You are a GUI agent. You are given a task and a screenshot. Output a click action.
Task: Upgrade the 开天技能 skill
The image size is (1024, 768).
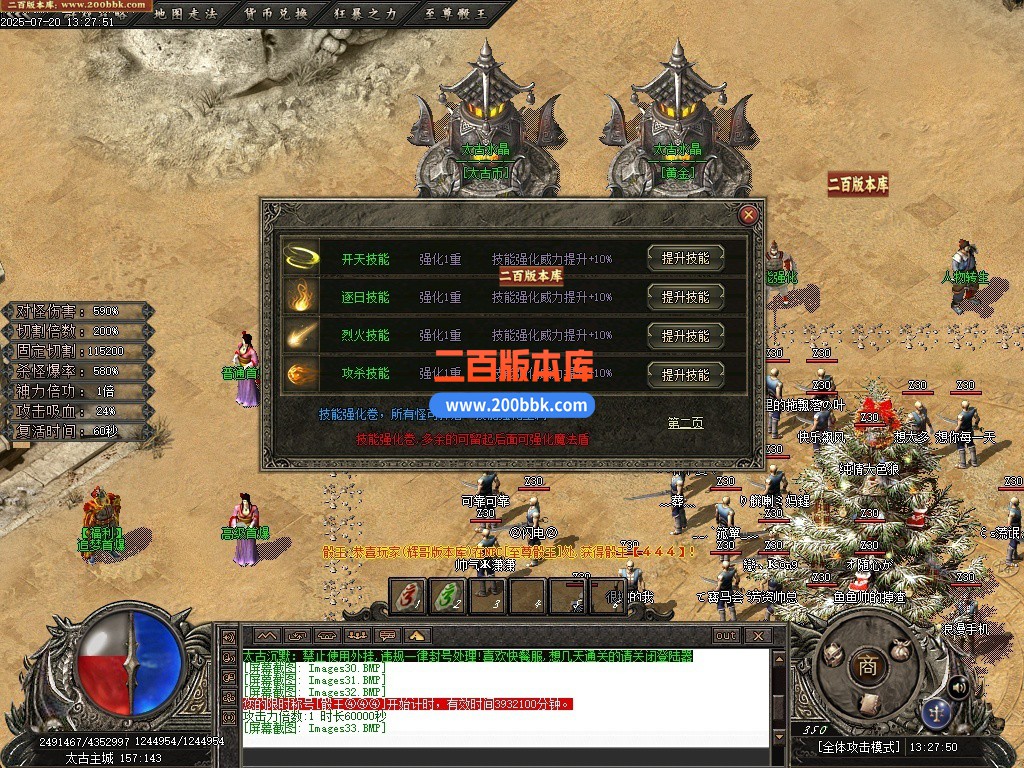click(685, 258)
